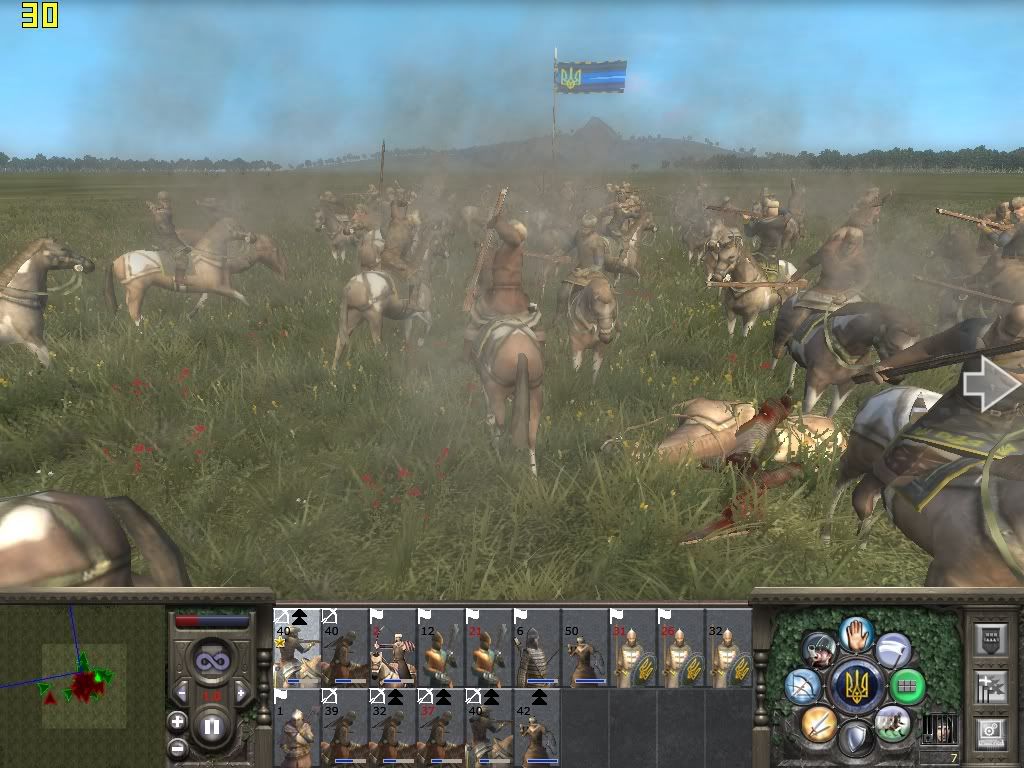Toggle guard mode shield button
This screenshot has height=768, width=1024.
click(x=856, y=739)
